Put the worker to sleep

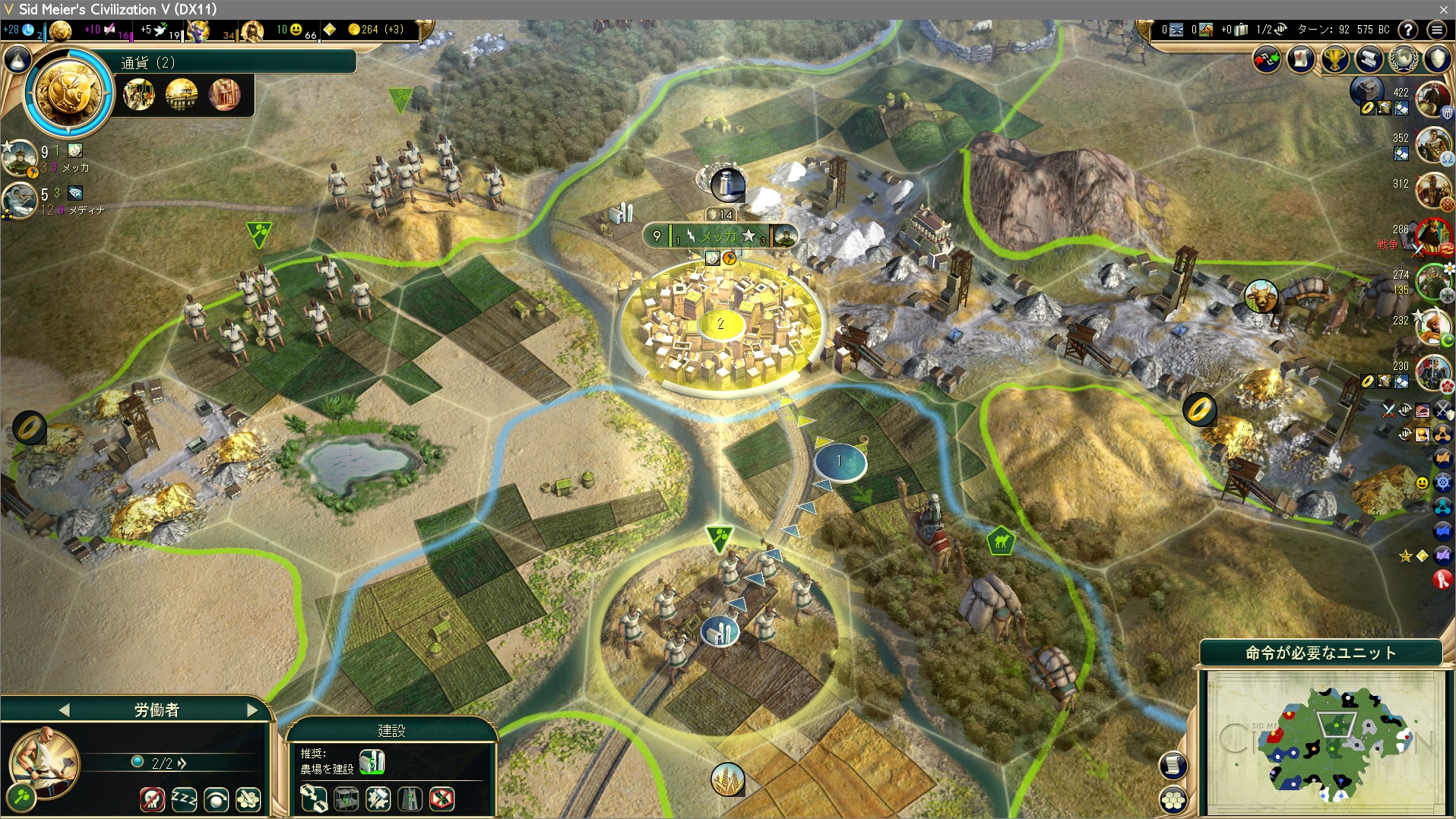(x=184, y=798)
